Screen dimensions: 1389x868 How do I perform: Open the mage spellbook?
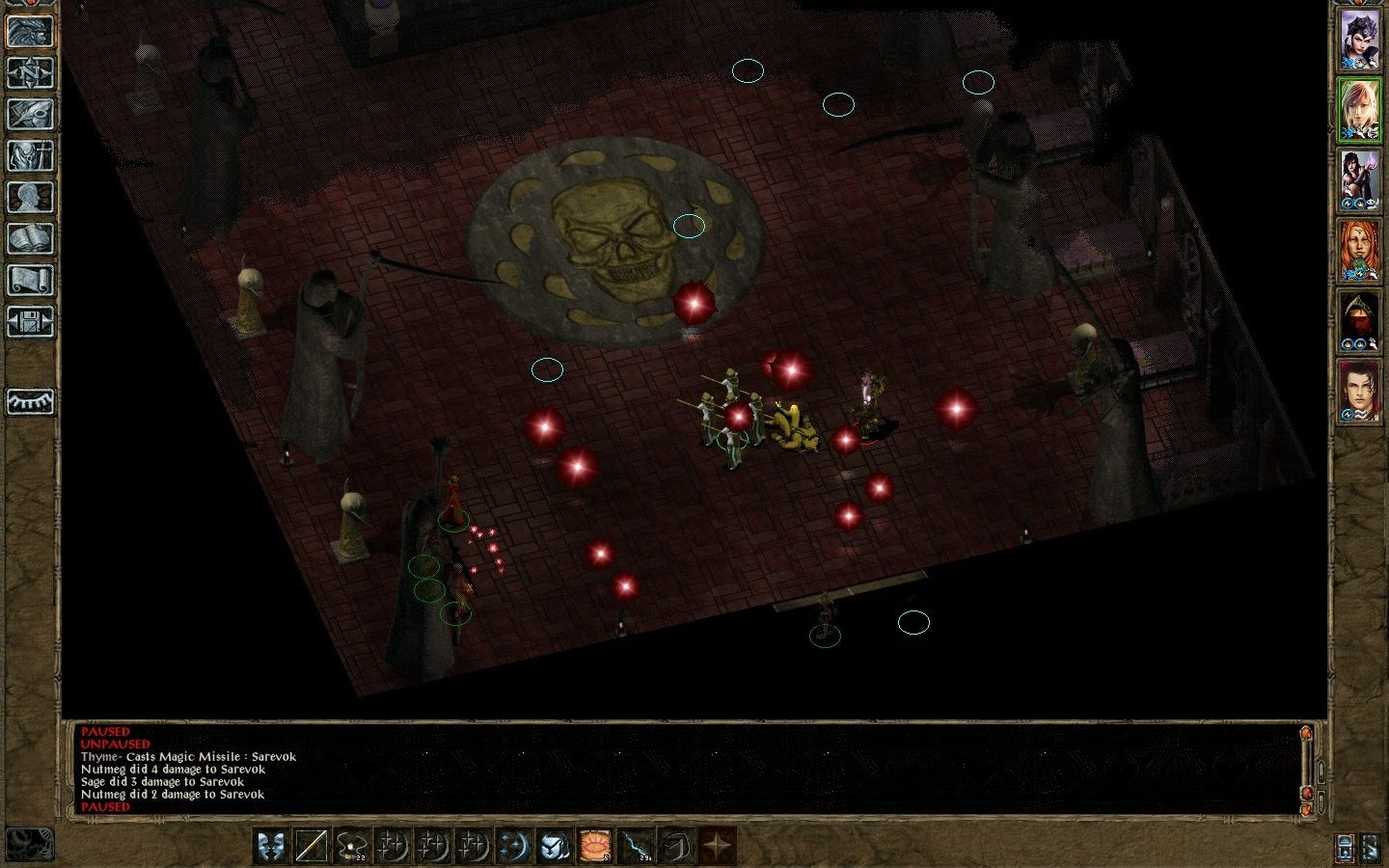click(30, 238)
